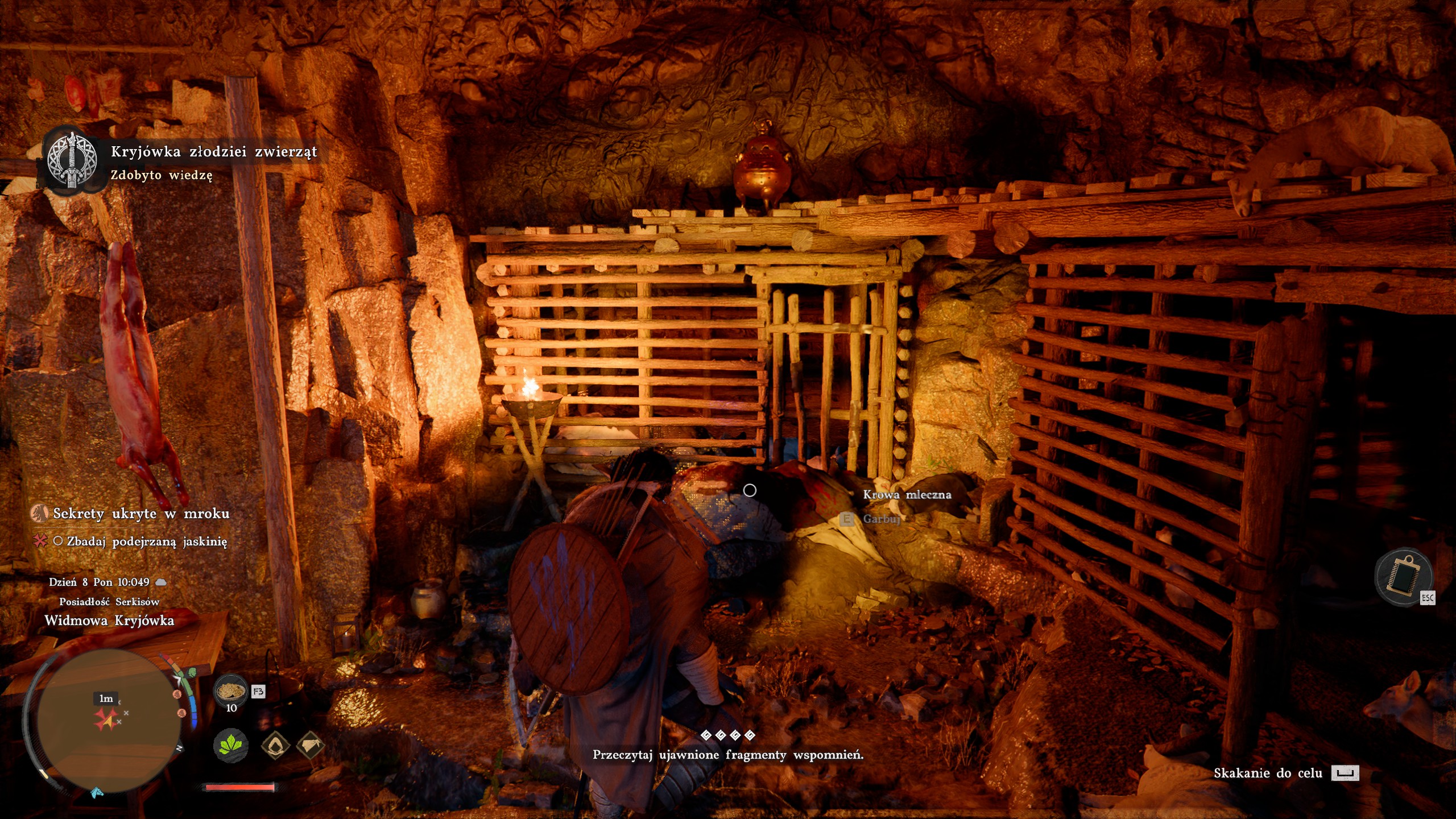Open the menu via the golden clipboard icon

(1403, 578)
